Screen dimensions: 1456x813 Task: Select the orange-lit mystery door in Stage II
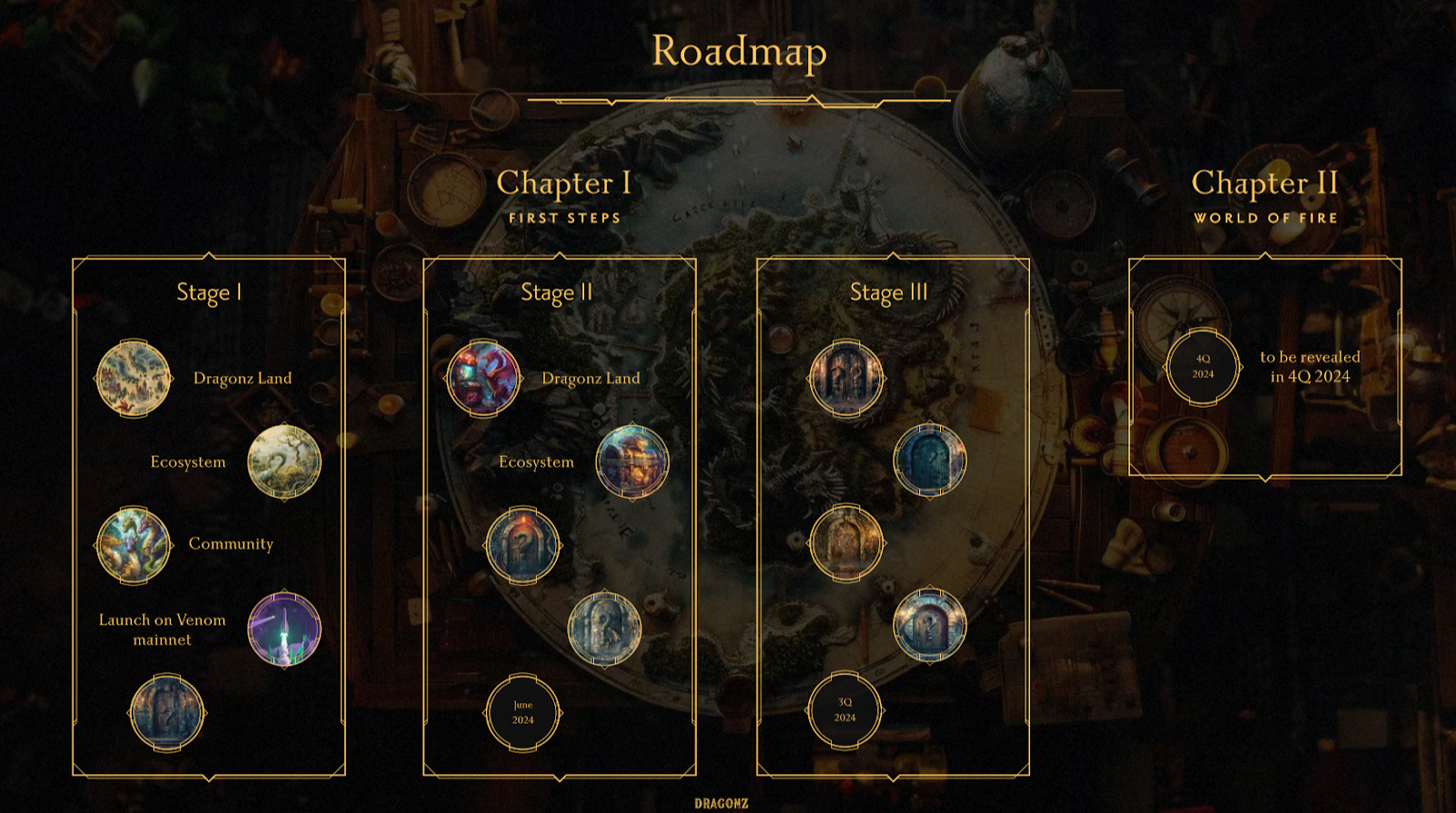click(x=522, y=545)
